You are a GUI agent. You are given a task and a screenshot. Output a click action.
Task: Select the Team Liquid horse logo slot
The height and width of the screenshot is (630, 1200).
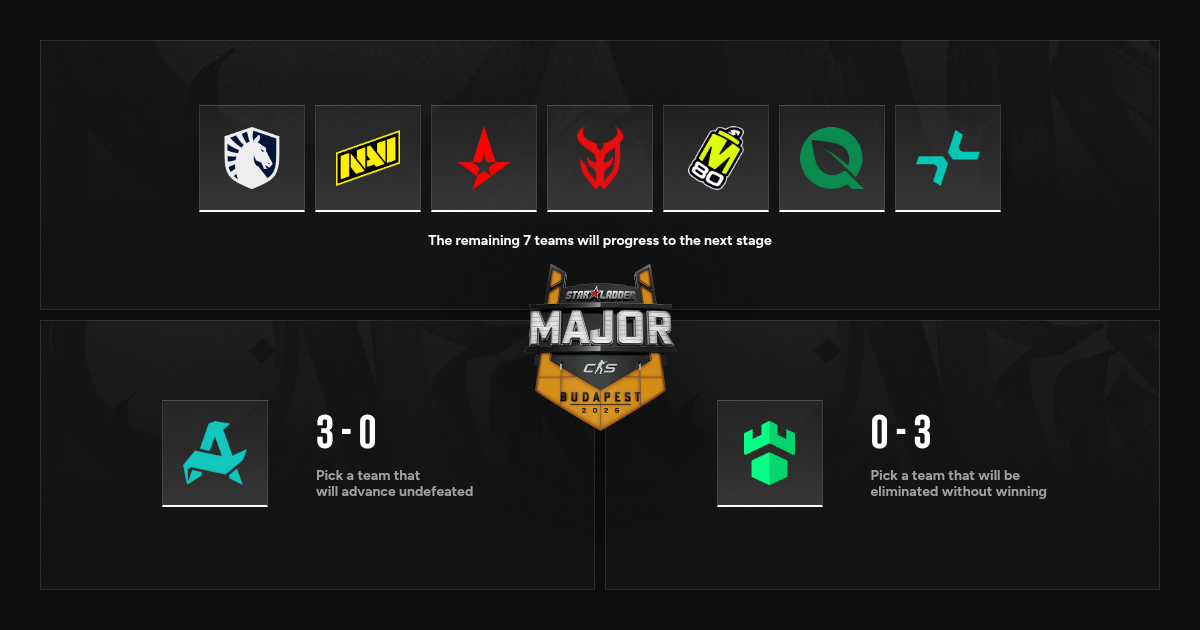pyautogui.click(x=252, y=158)
